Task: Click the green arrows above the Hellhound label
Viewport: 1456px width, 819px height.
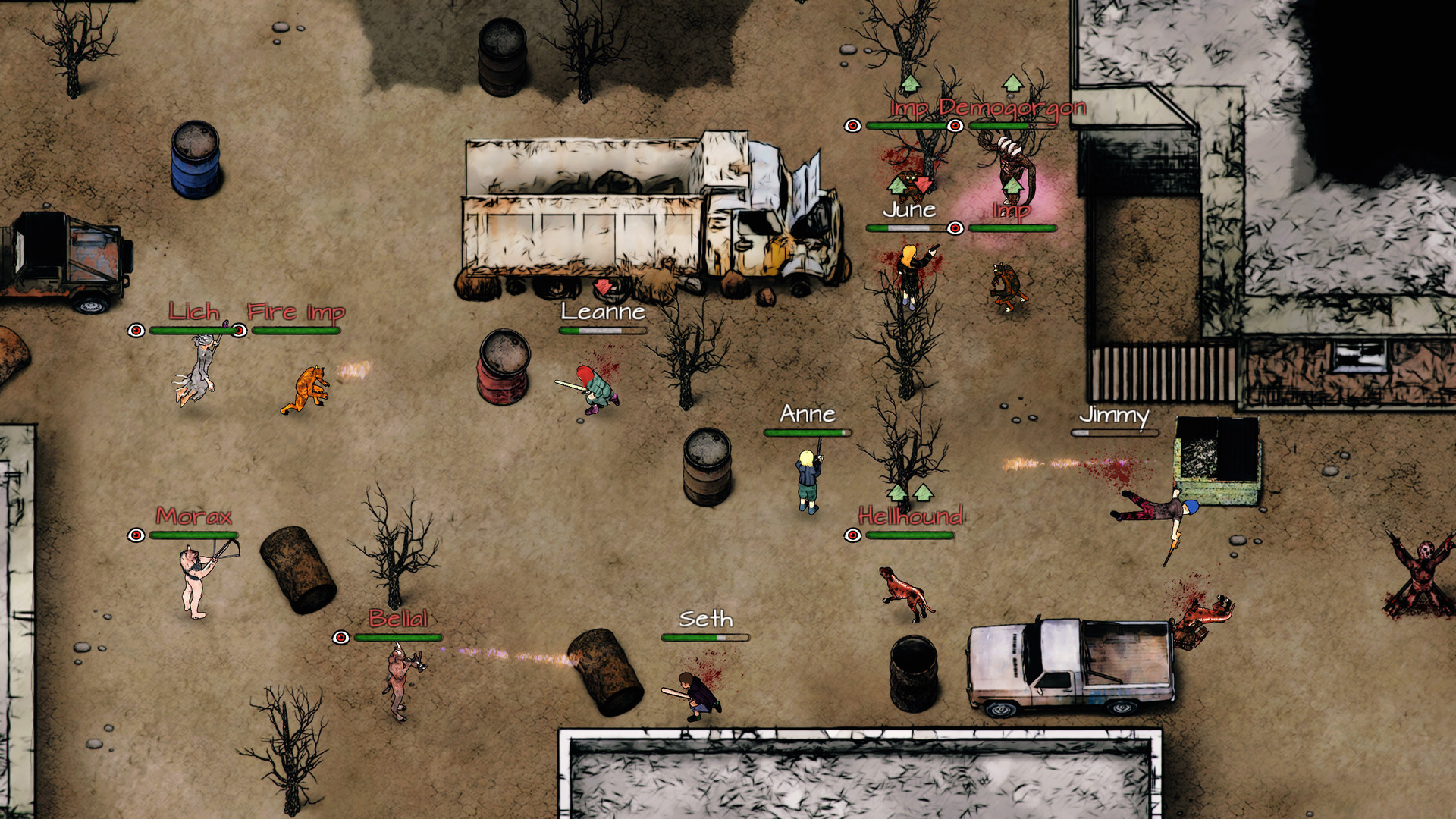Action: tap(910, 493)
